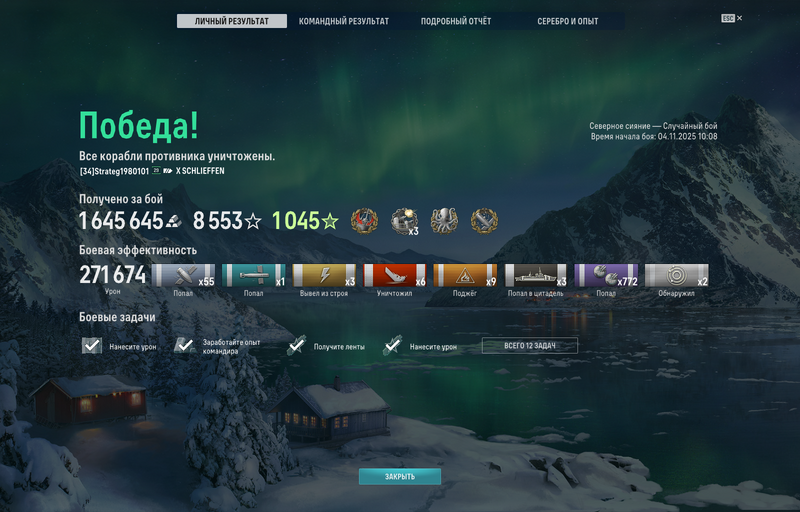This screenshot has height=512, width=800.
Task: Click the Вывел из строя ribbon
Action: pos(323,276)
